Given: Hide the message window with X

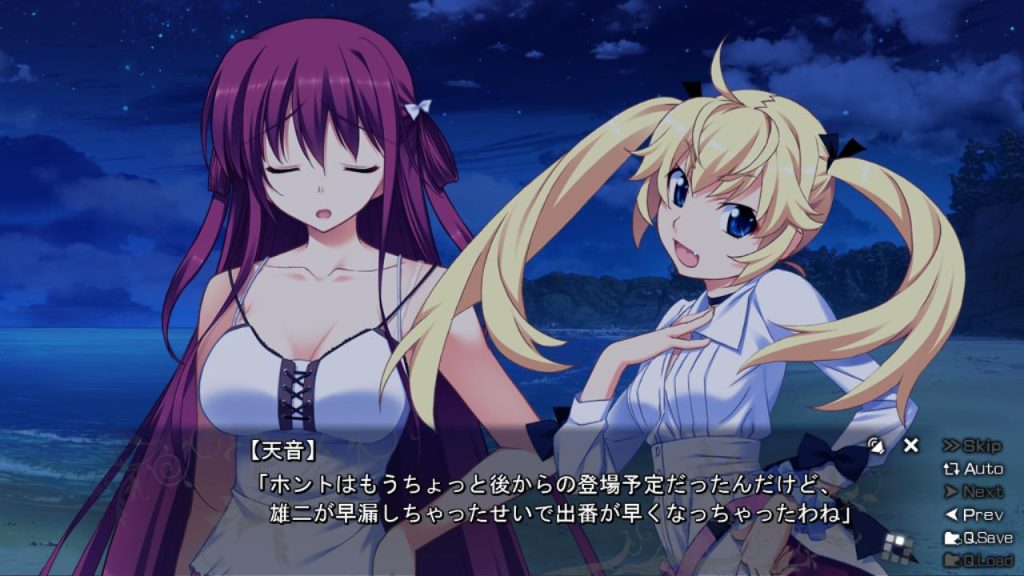Looking at the screenshot, I should coord(910,446).
